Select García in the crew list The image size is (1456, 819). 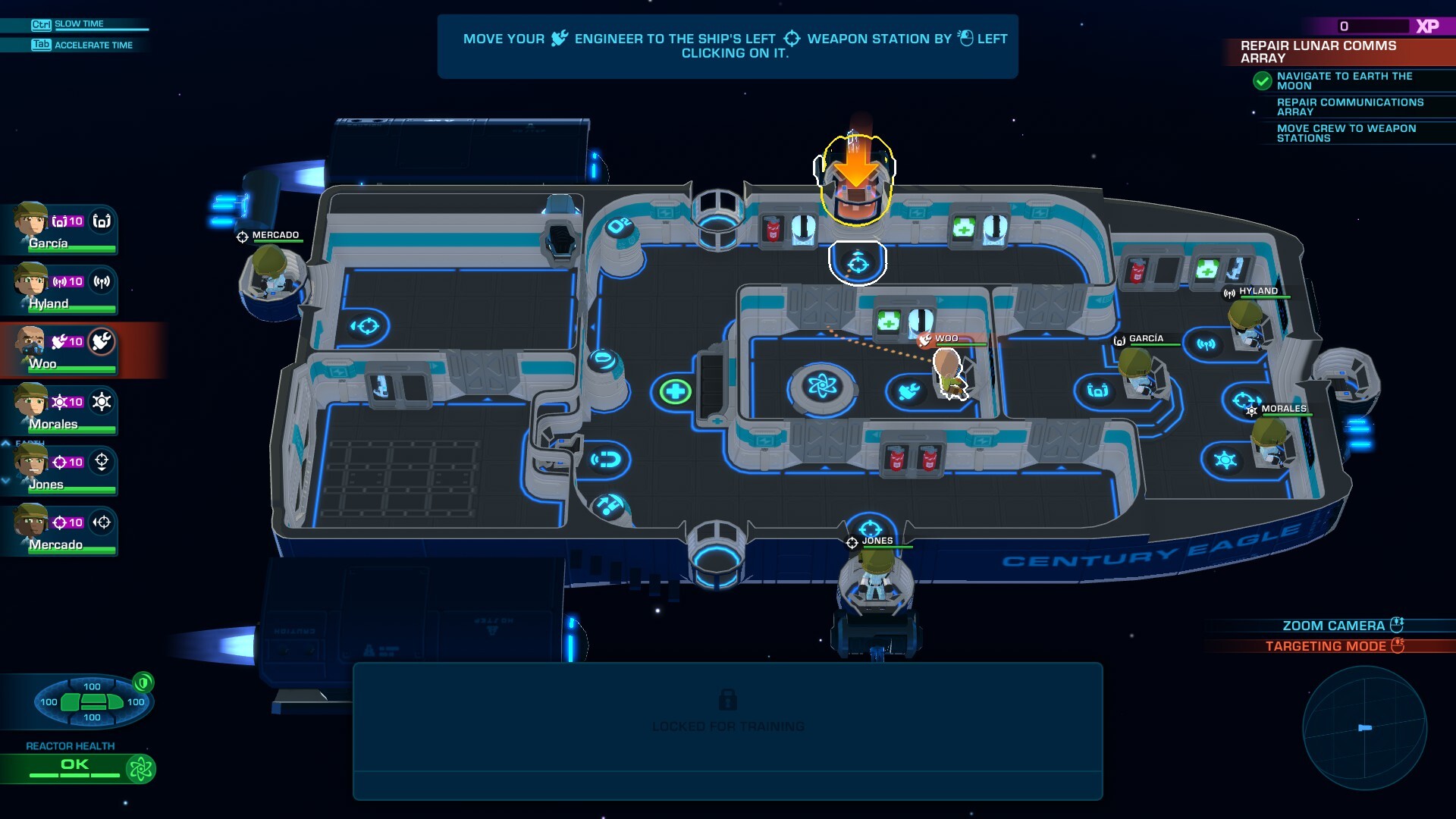59,229
